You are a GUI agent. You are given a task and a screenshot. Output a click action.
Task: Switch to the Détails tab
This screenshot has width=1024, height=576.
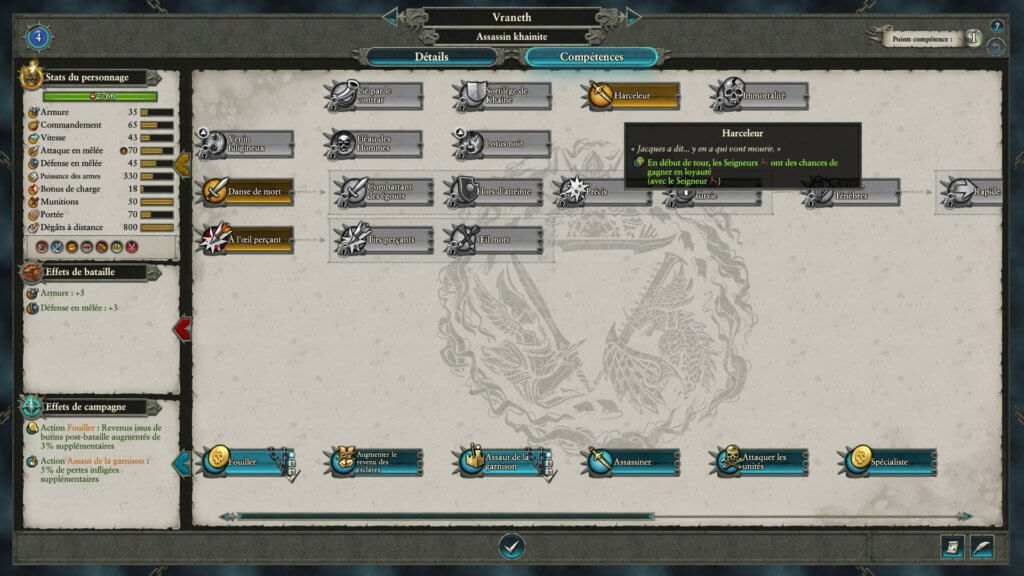[x=431, y=57]
